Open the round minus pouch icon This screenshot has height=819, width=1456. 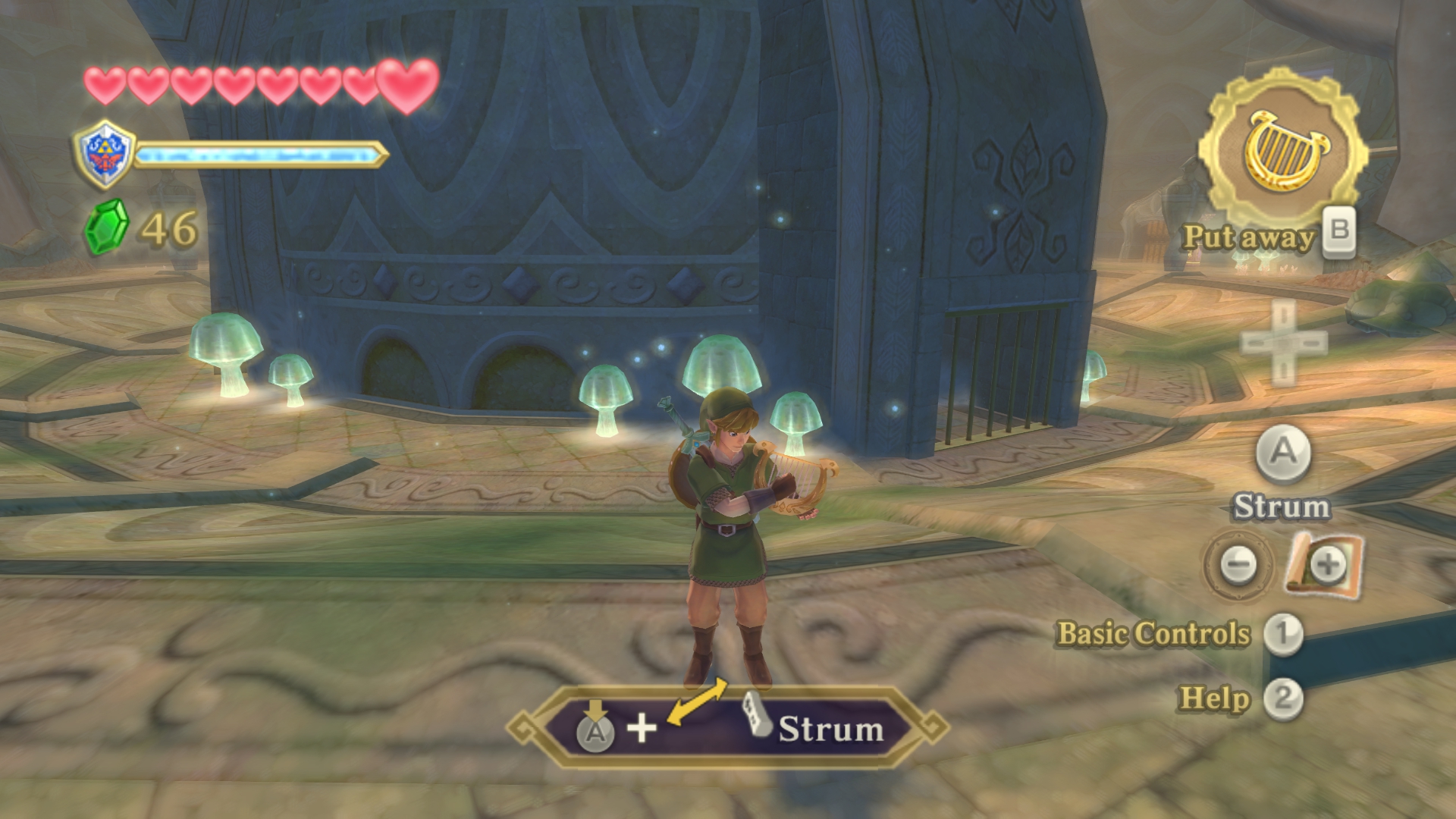point(1238,564)
